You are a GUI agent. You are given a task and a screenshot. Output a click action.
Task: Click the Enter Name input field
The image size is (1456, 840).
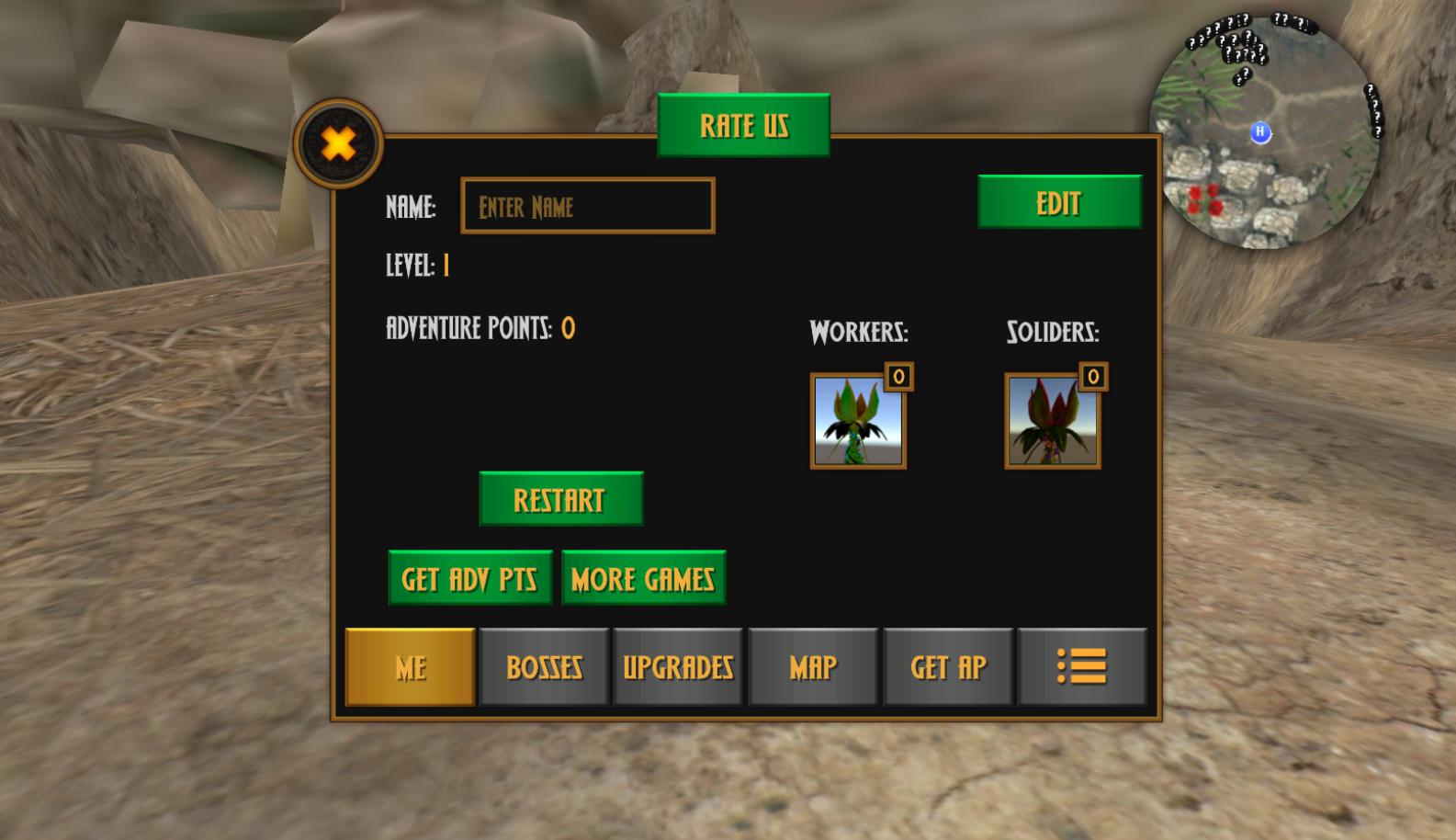click(x=588, y=206)
